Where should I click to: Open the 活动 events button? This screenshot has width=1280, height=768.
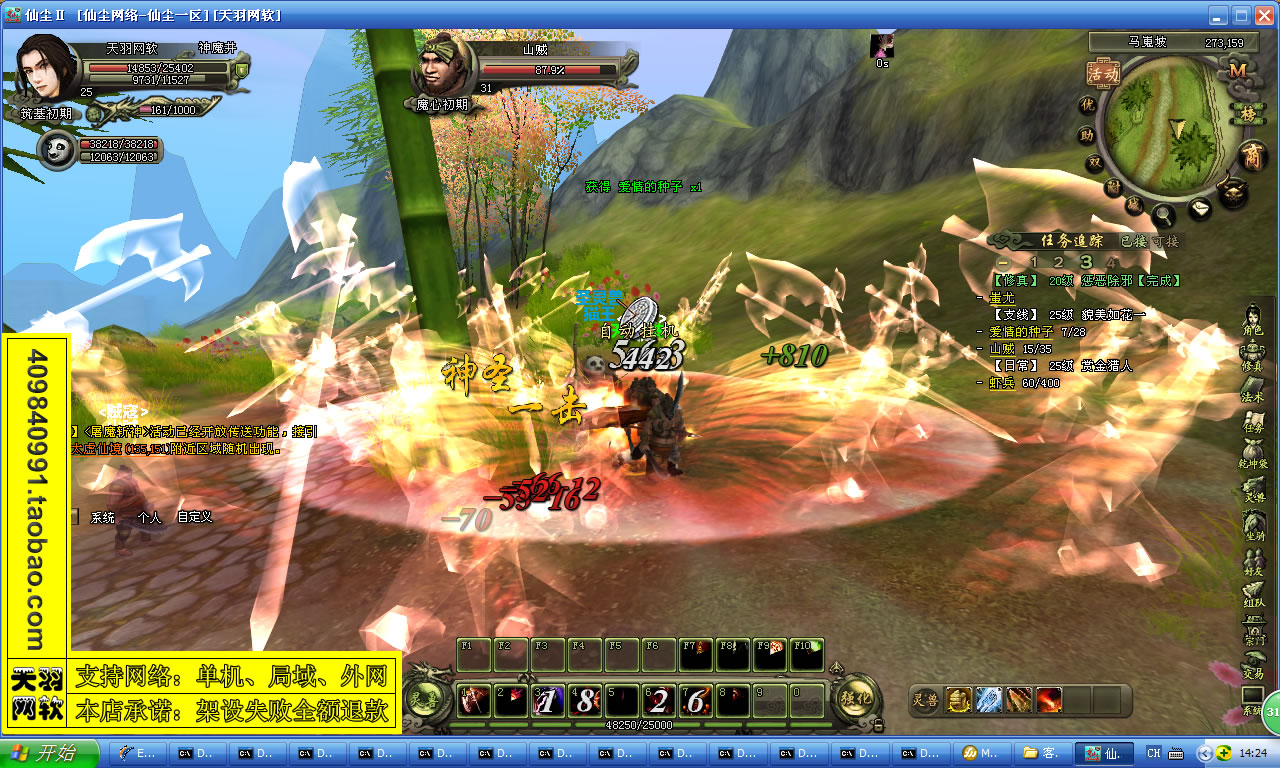point(1103,73)
